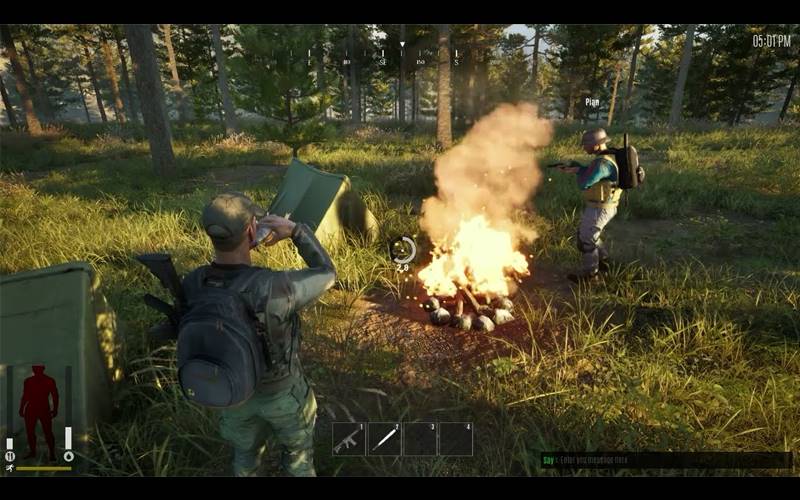800x500 pixels.
Task: Click the water drop thirst icon
Action: [x=68, y=457]
